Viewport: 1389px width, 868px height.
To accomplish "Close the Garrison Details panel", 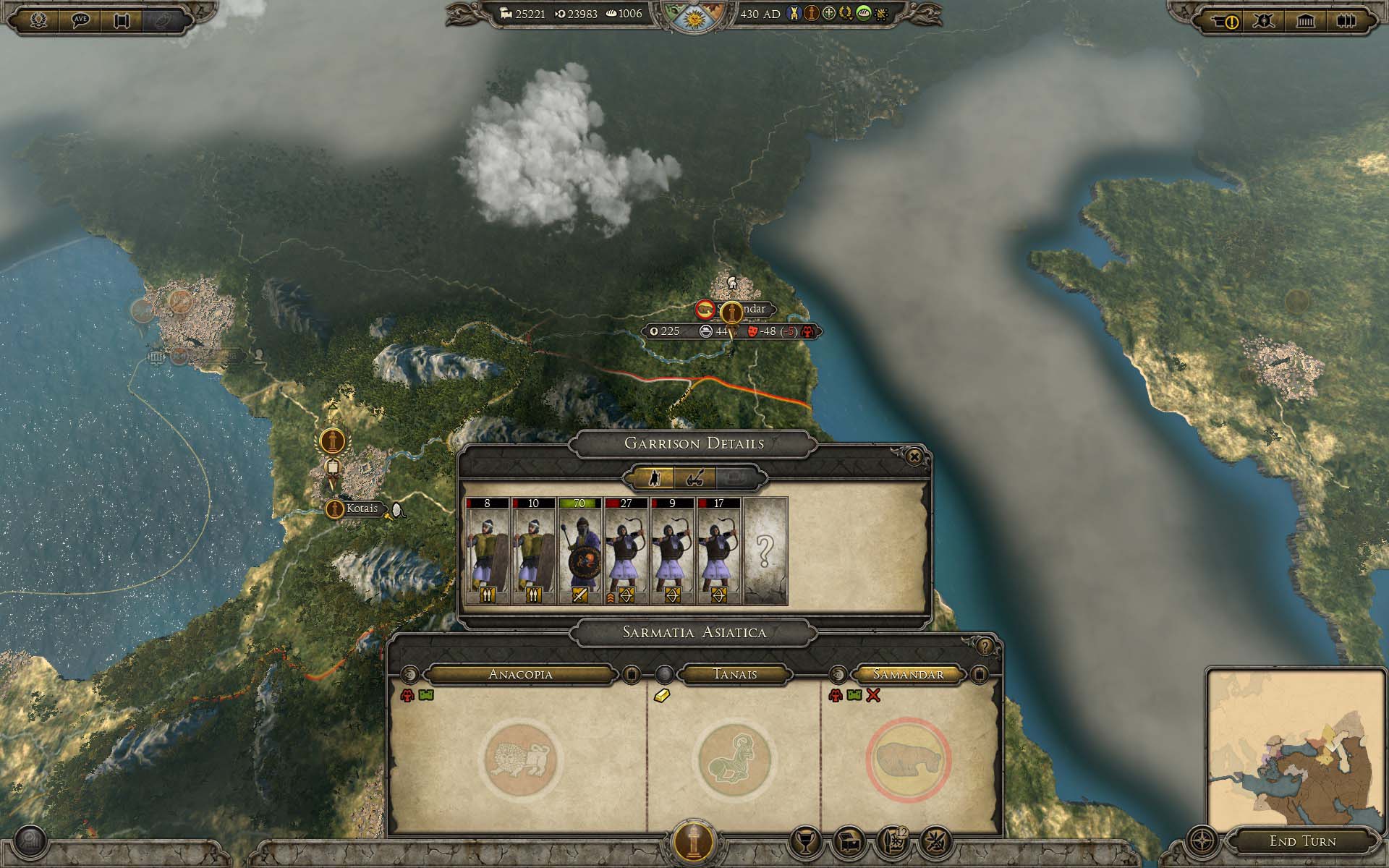I will coord(914,457).
